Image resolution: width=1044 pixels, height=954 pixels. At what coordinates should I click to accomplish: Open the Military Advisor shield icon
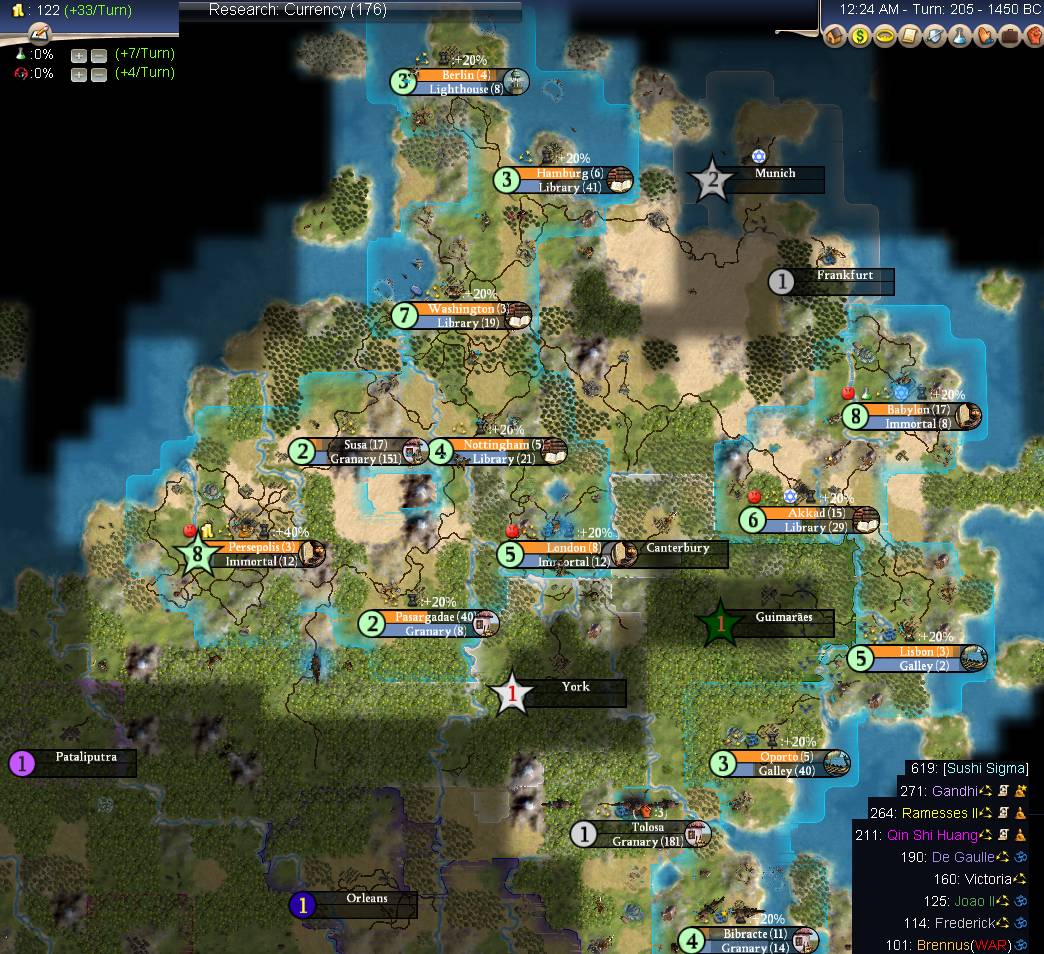click(934, 37)
